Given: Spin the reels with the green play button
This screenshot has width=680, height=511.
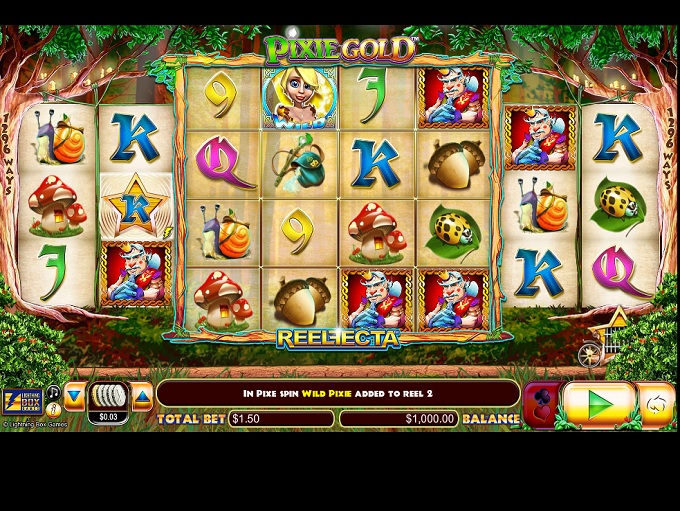Looking at the screenshot, I should (x=598, y=405).
